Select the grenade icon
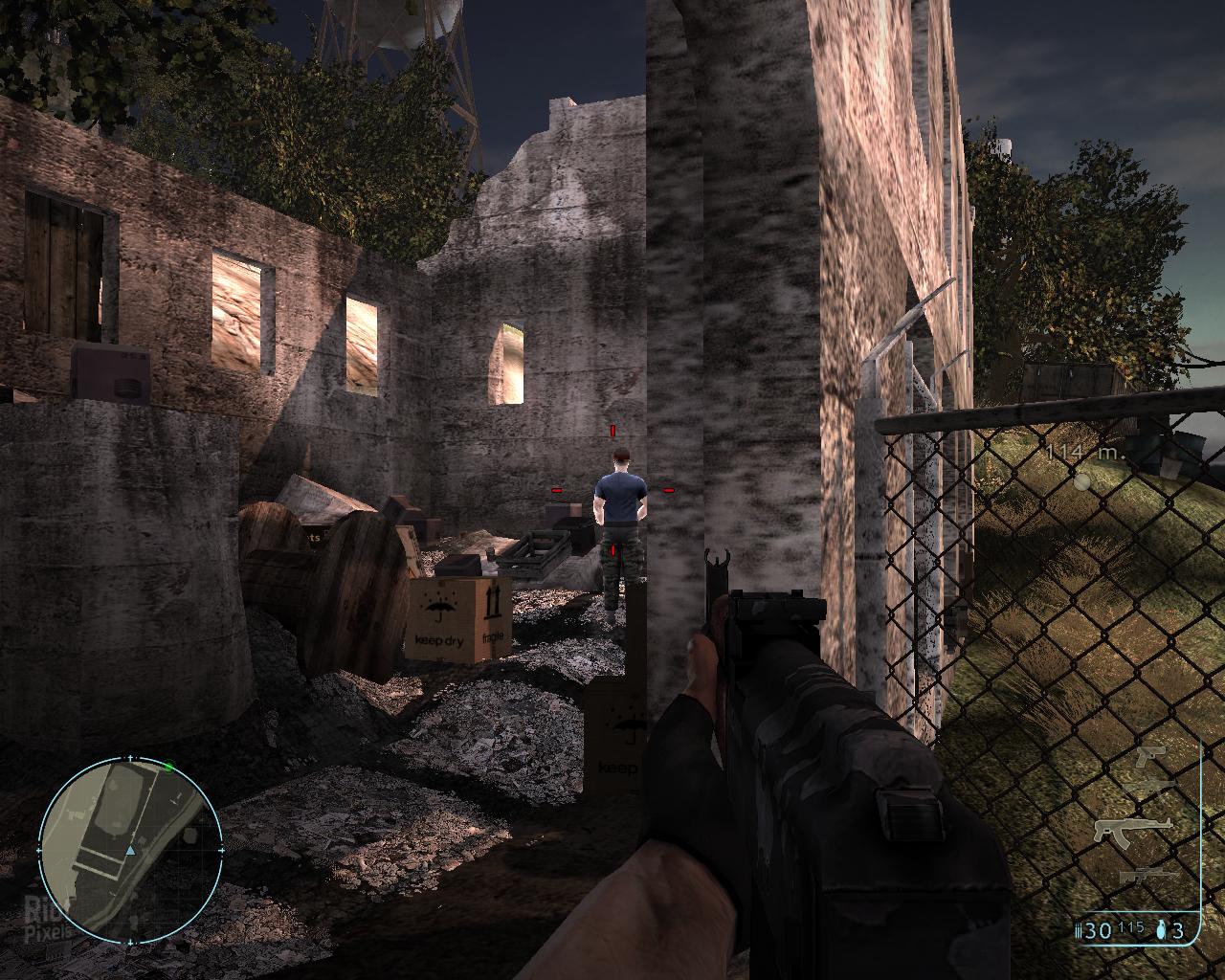This screenshot has height=980, width=1225. coord(1162,930)
